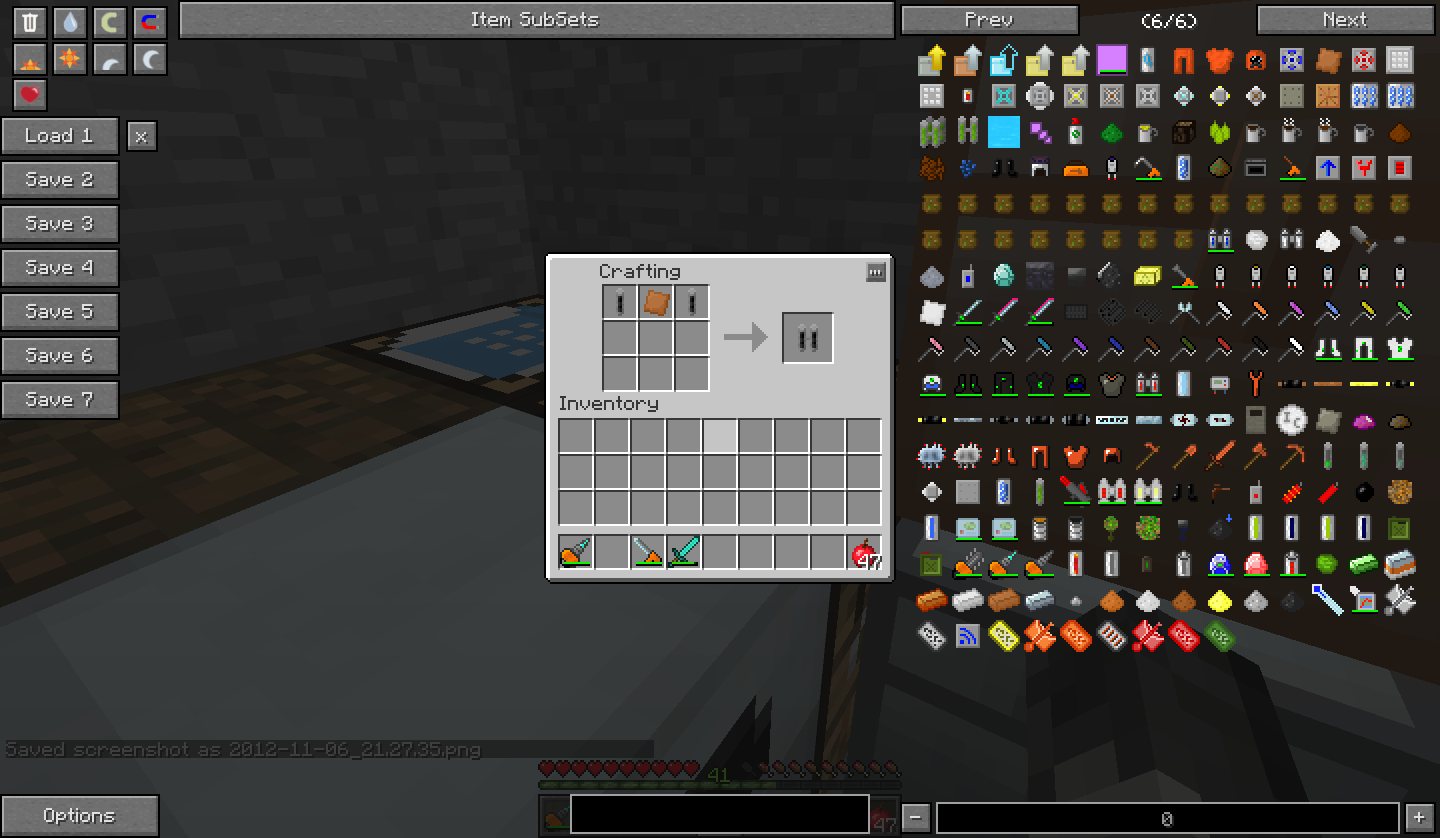Click the Save 7 button

point(60,400)
